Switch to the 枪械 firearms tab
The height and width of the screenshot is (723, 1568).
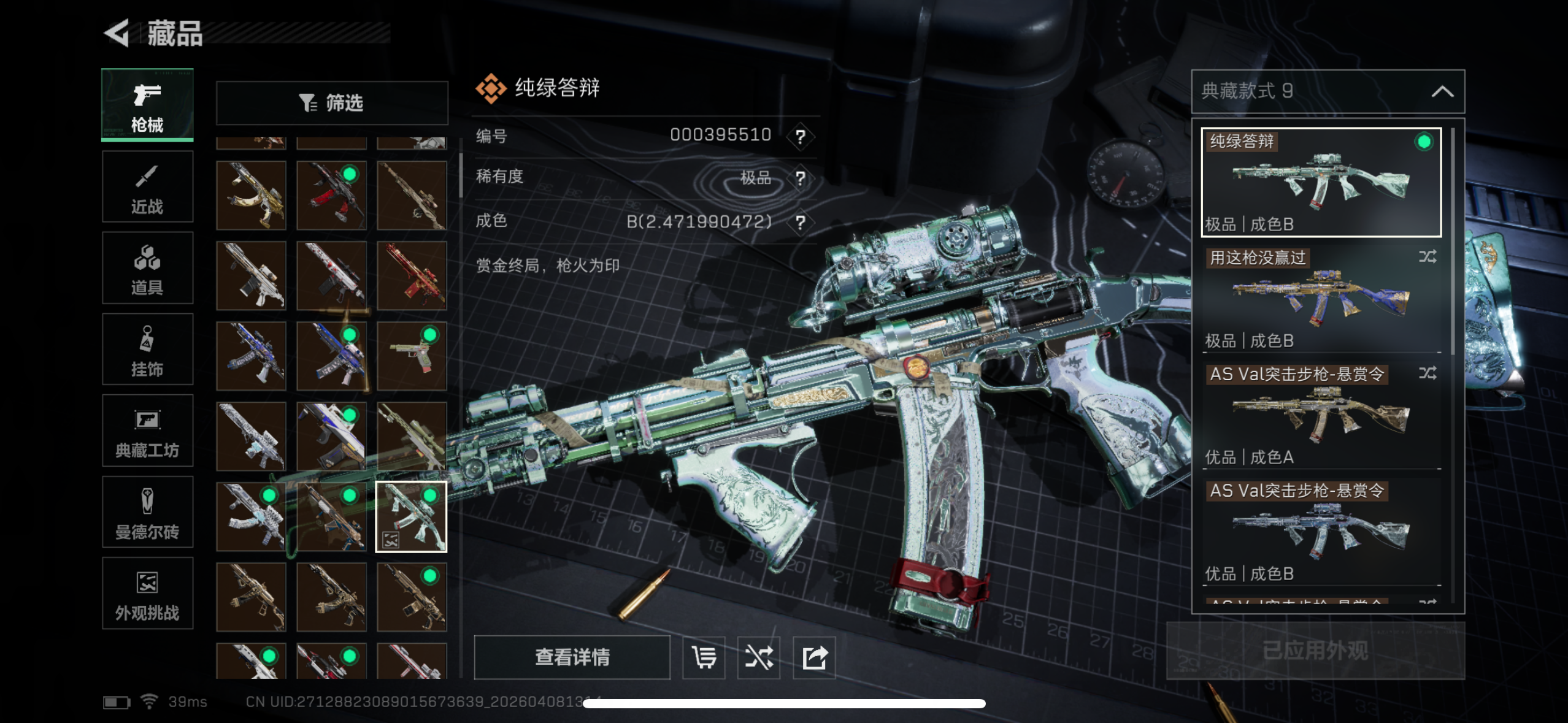pyautogui.click(x=147, y=105)
